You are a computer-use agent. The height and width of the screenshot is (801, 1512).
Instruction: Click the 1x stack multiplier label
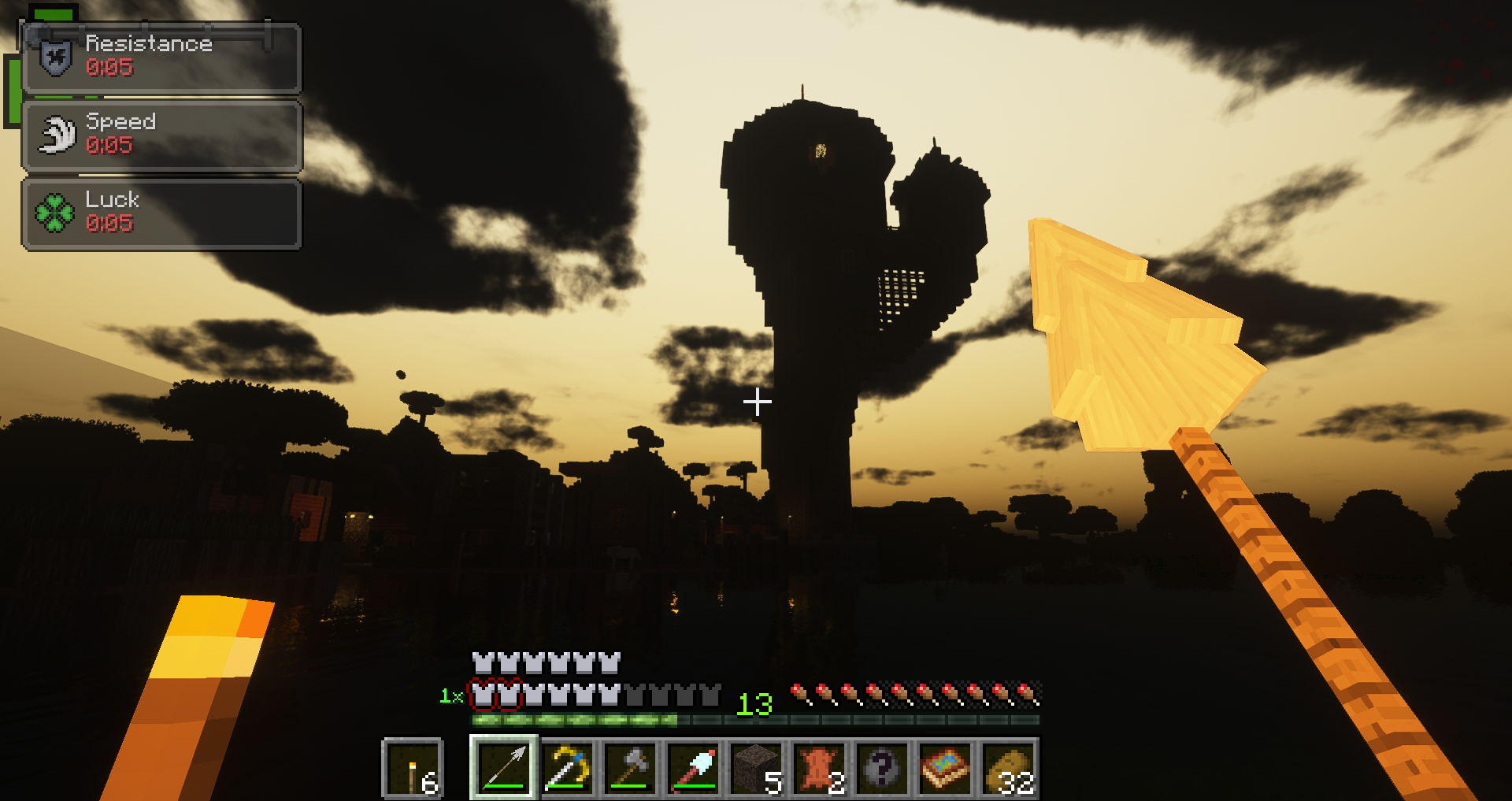tap(451, 695)
